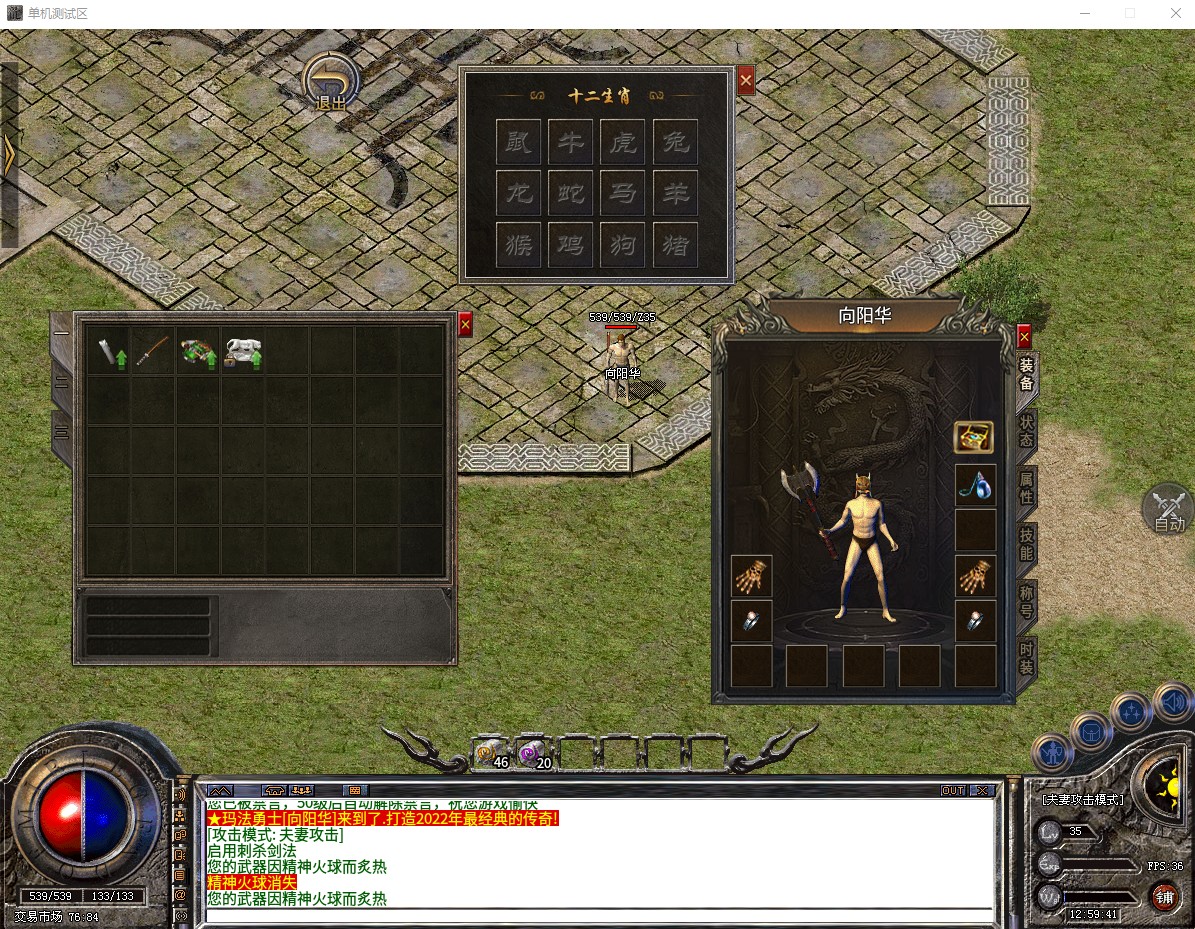Select the blue necklace equipment slot
Image resolution: width=1195 pixels, height=929 pixels.
click(975, 483)
